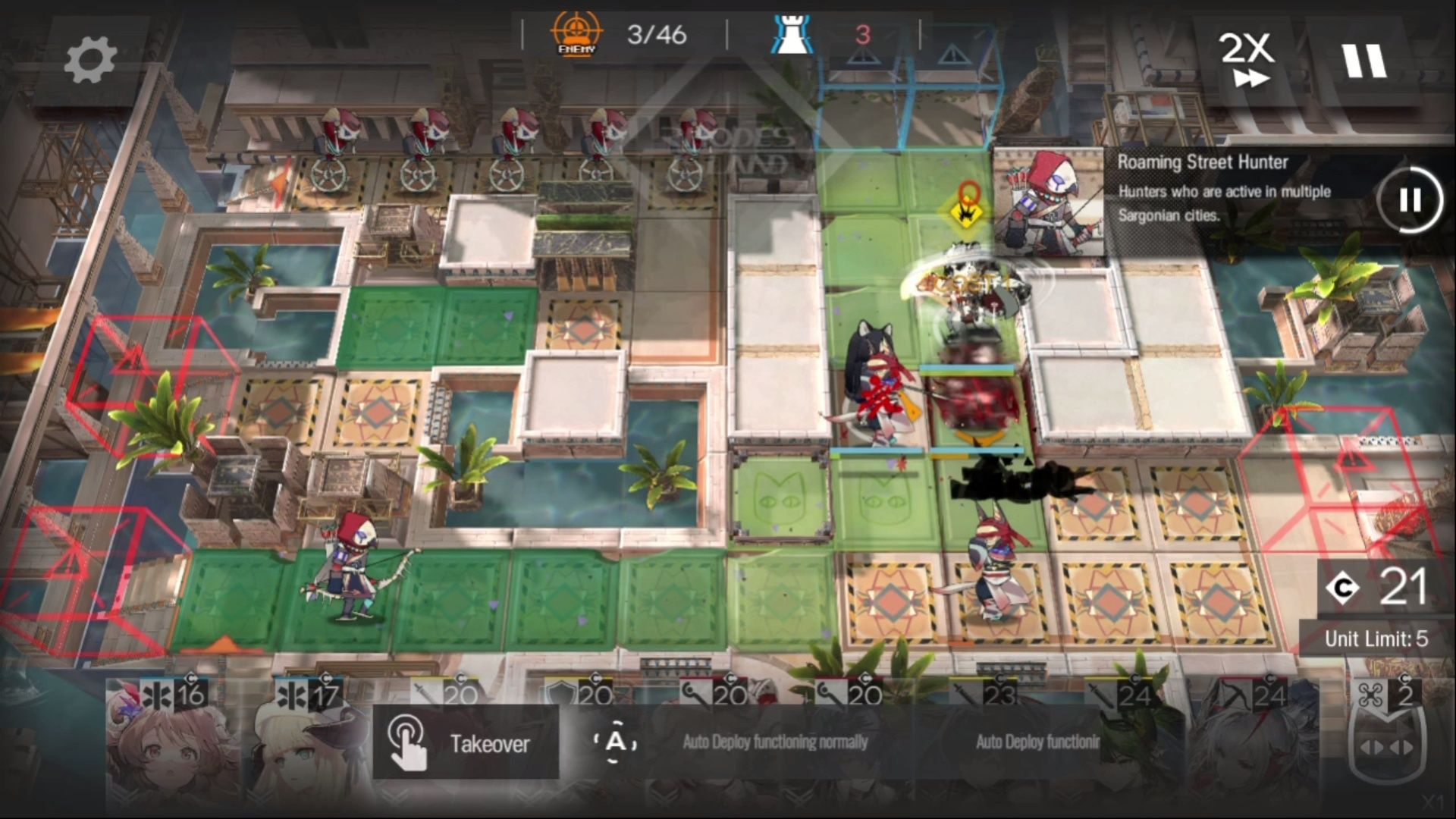This screenshot has height=819, width=1456.
Task: Toggle the 2X game speed
Action: click(x=1247, y=59)
